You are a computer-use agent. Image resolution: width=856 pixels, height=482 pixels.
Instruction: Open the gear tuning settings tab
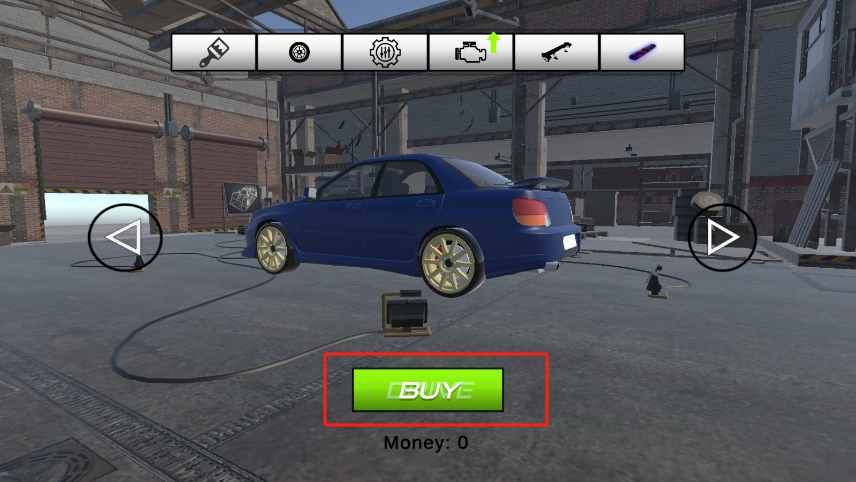coord(385,52)
